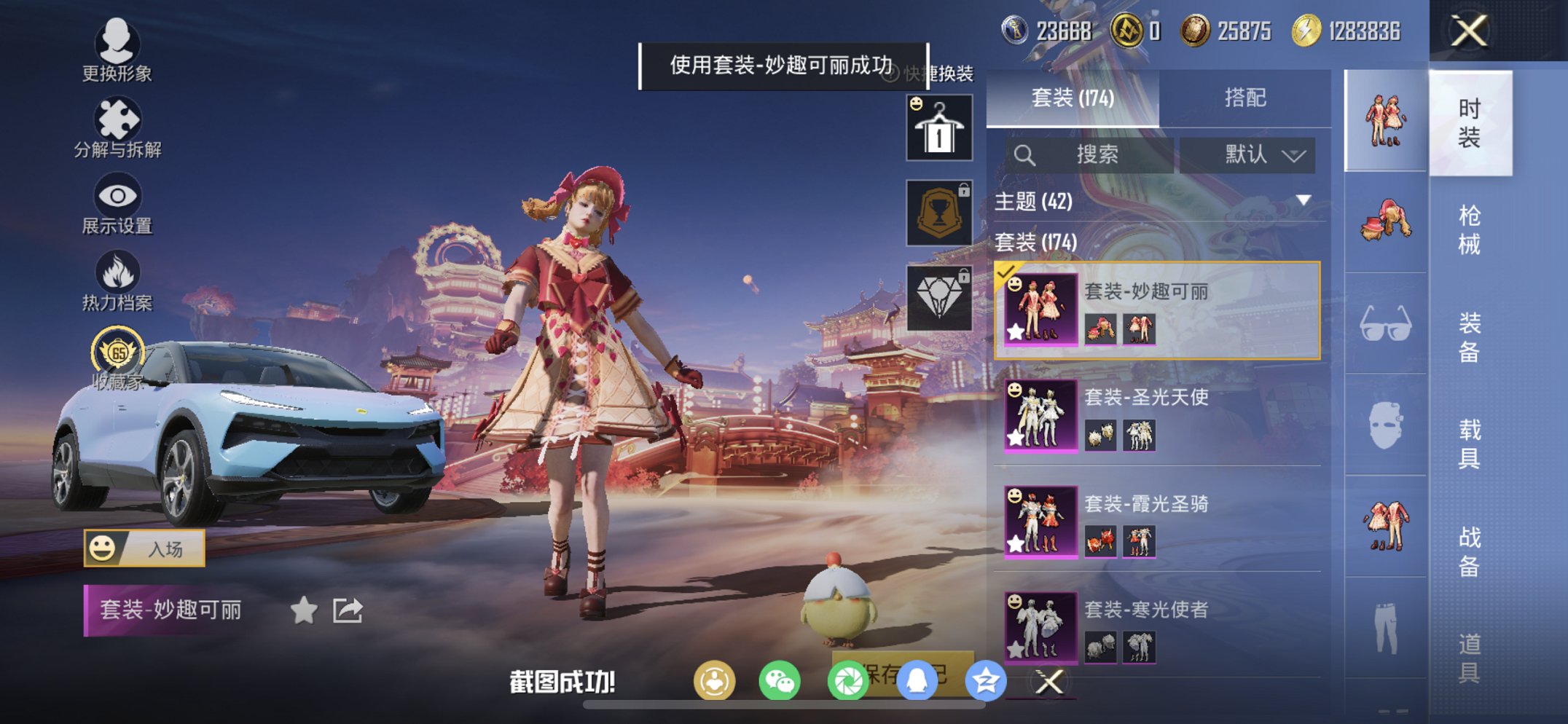This screenshot has width=1568, height=724.
Task: Click the quick outfit hanger slot icon
Action: tap(938, 127)
